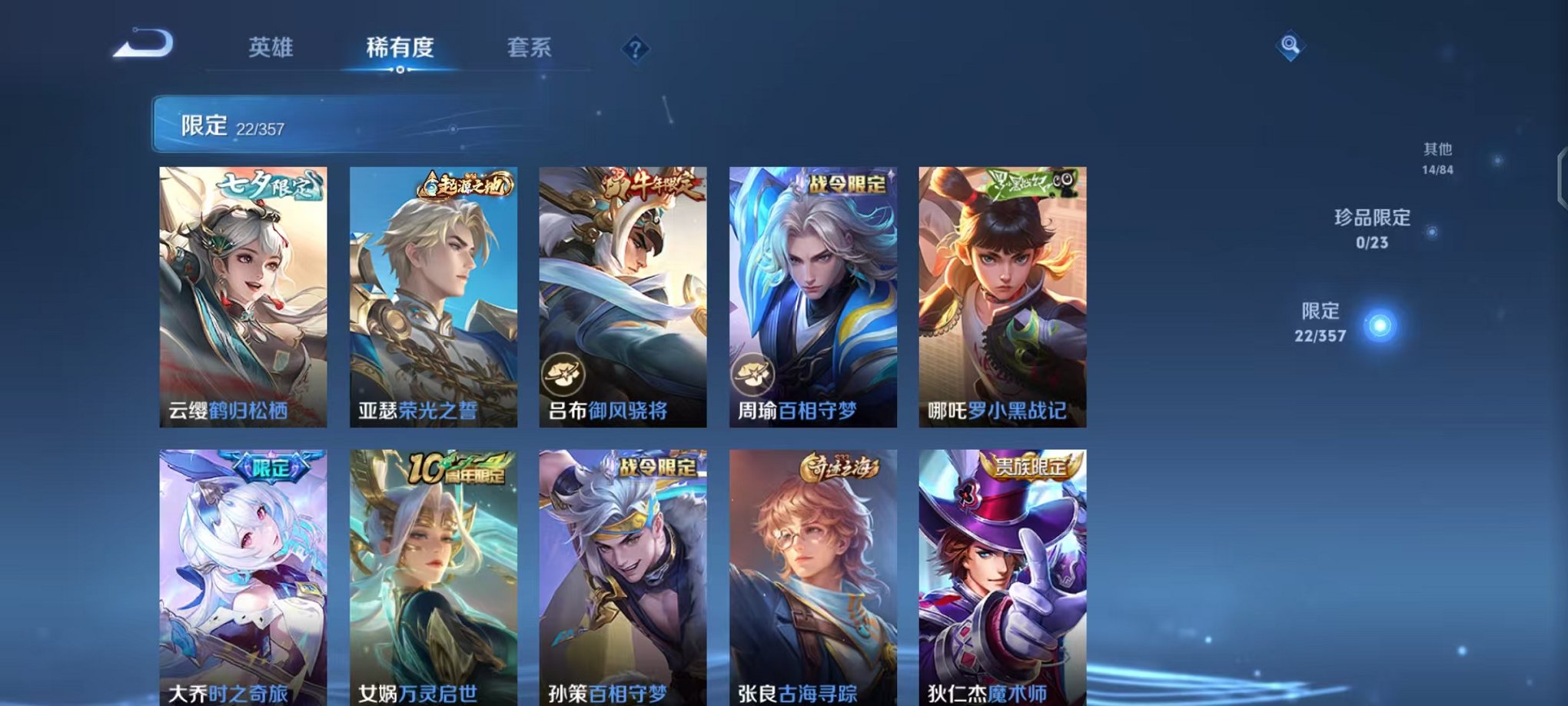This screenshot has height=706, width=1568.
Task: Click the page indicator dot below 稀有度 tab
Action: (x=399, y=71)
